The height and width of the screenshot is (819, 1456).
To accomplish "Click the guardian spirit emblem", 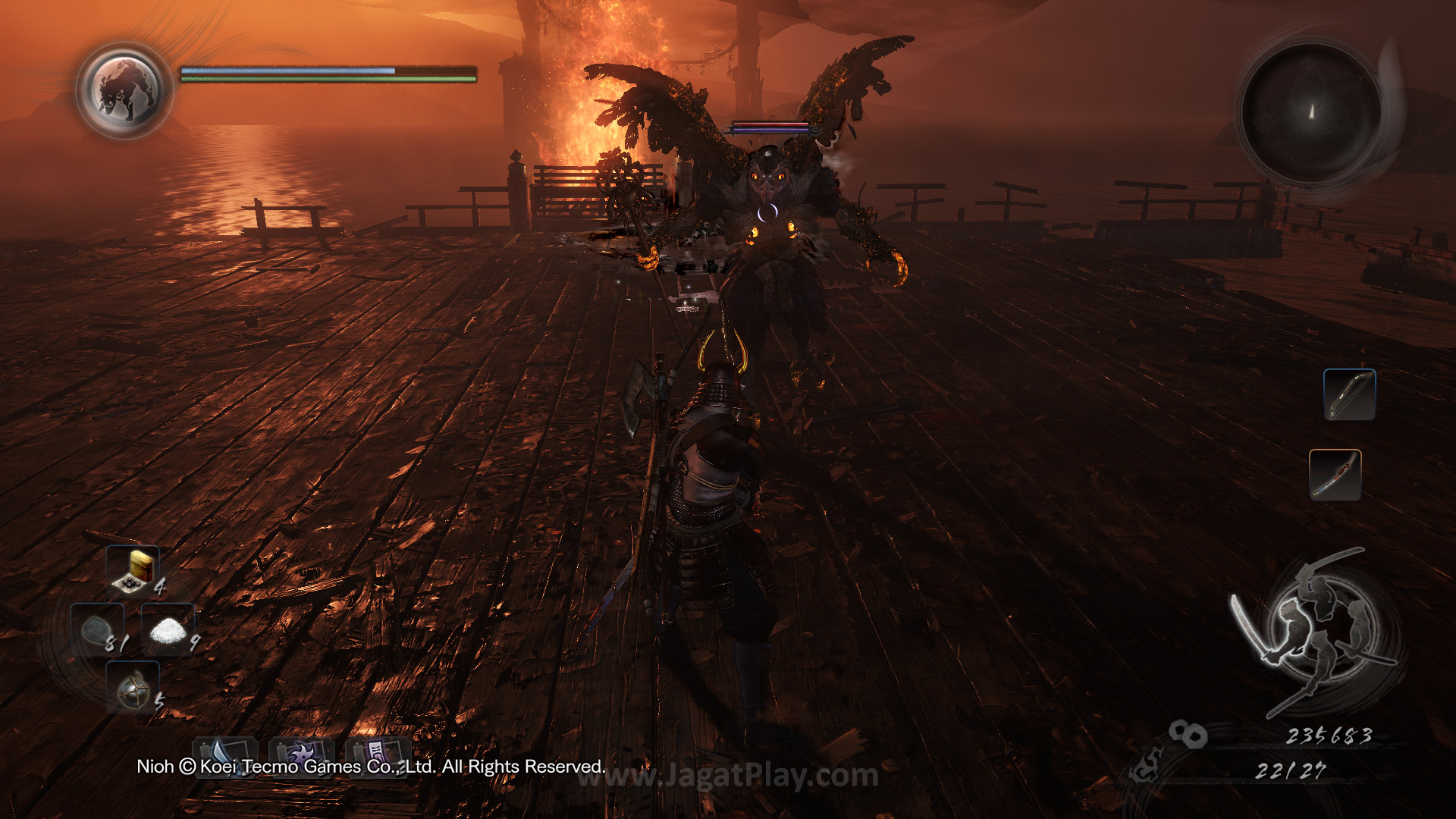I will [124, 90].
